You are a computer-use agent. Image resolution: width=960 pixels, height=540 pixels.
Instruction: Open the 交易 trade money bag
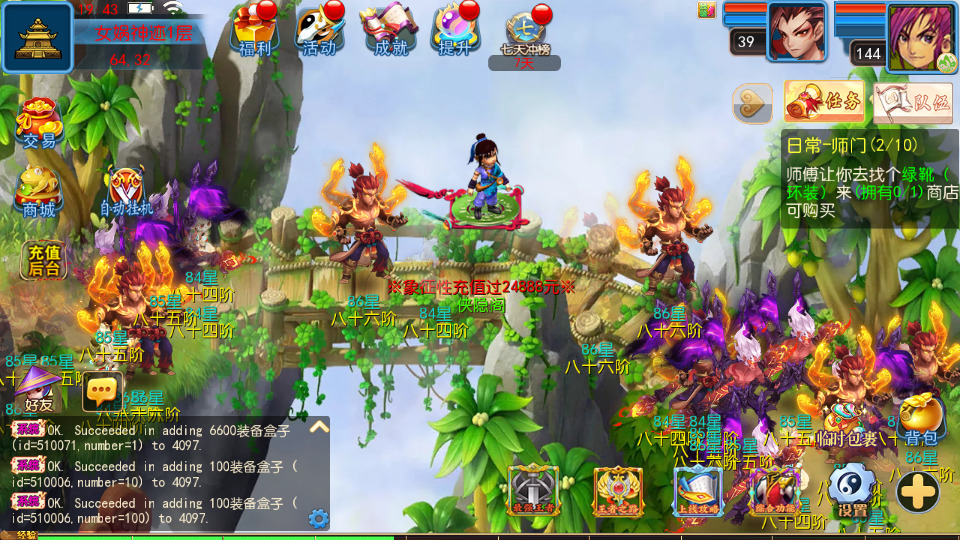coord(40,122)
